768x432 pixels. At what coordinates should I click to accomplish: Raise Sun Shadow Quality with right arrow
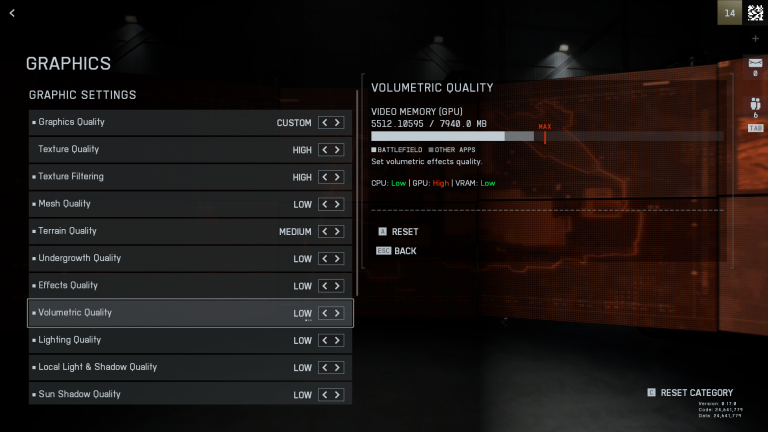(338, 394)
